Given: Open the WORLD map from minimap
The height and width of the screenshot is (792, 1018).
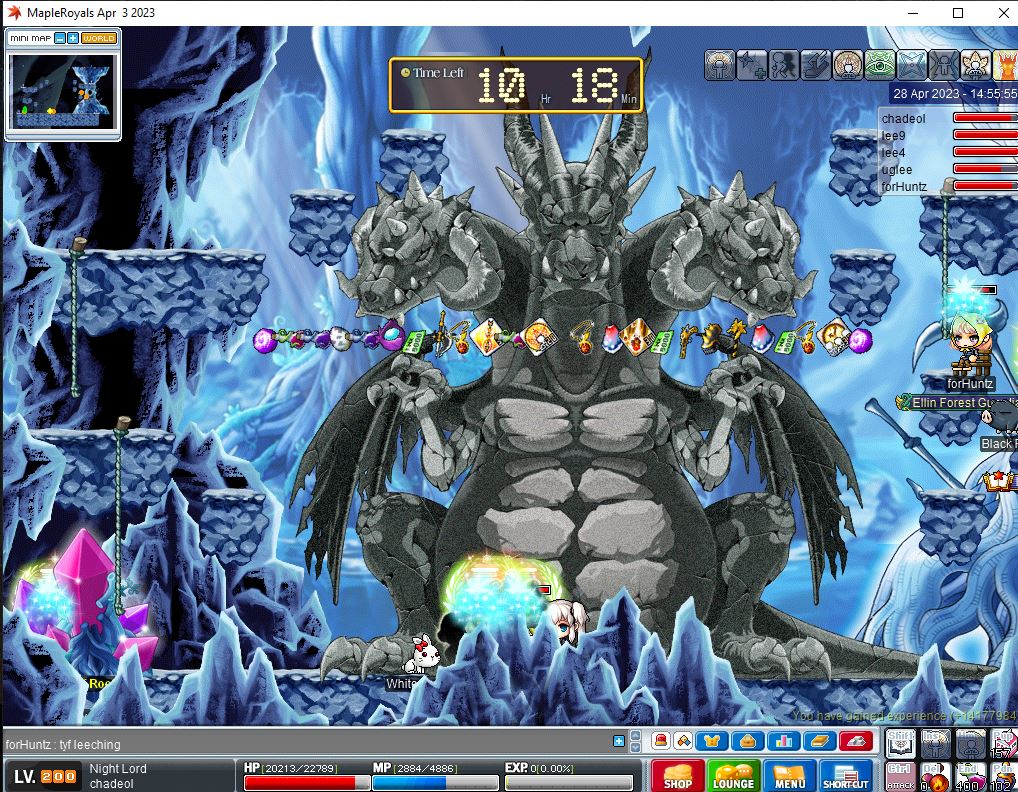Looking at the screenshot, I should click(98, 38).
